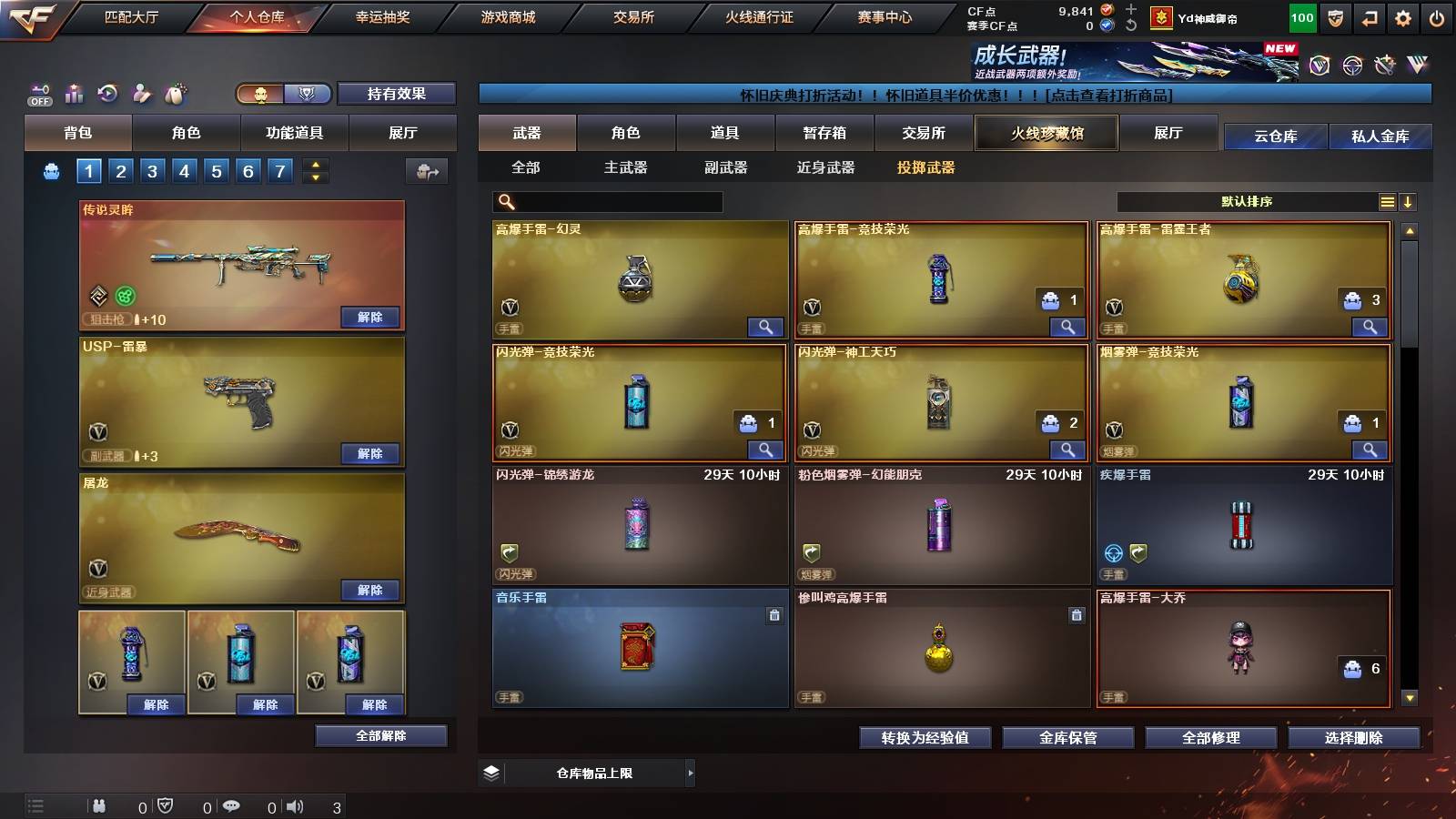The height and width of the screenshot is (819, 1456).
Task: Click the friends icon in bottom status bar
Action: [99, 805]
